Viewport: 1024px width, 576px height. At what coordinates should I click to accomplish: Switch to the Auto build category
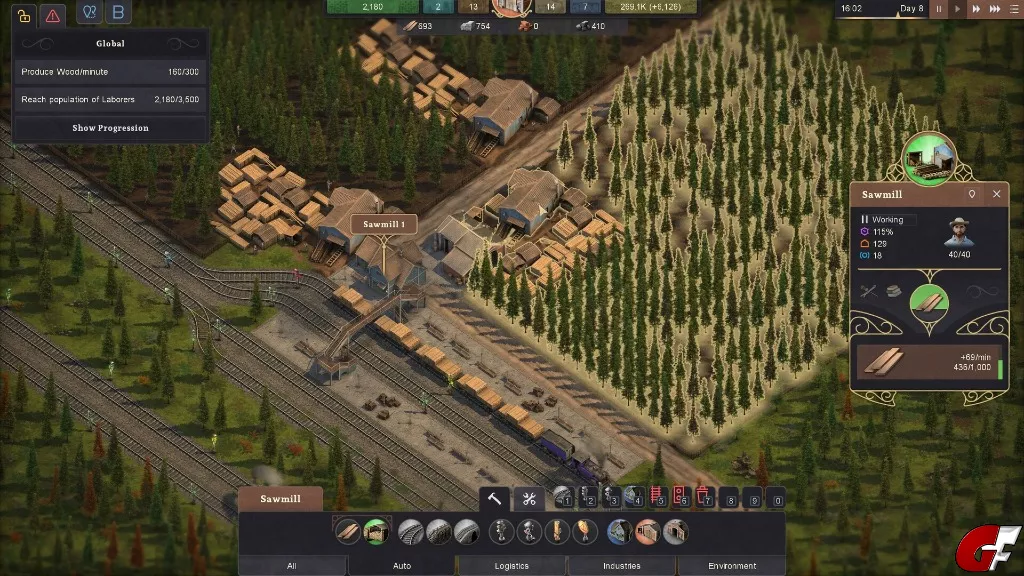click(402, 566)
